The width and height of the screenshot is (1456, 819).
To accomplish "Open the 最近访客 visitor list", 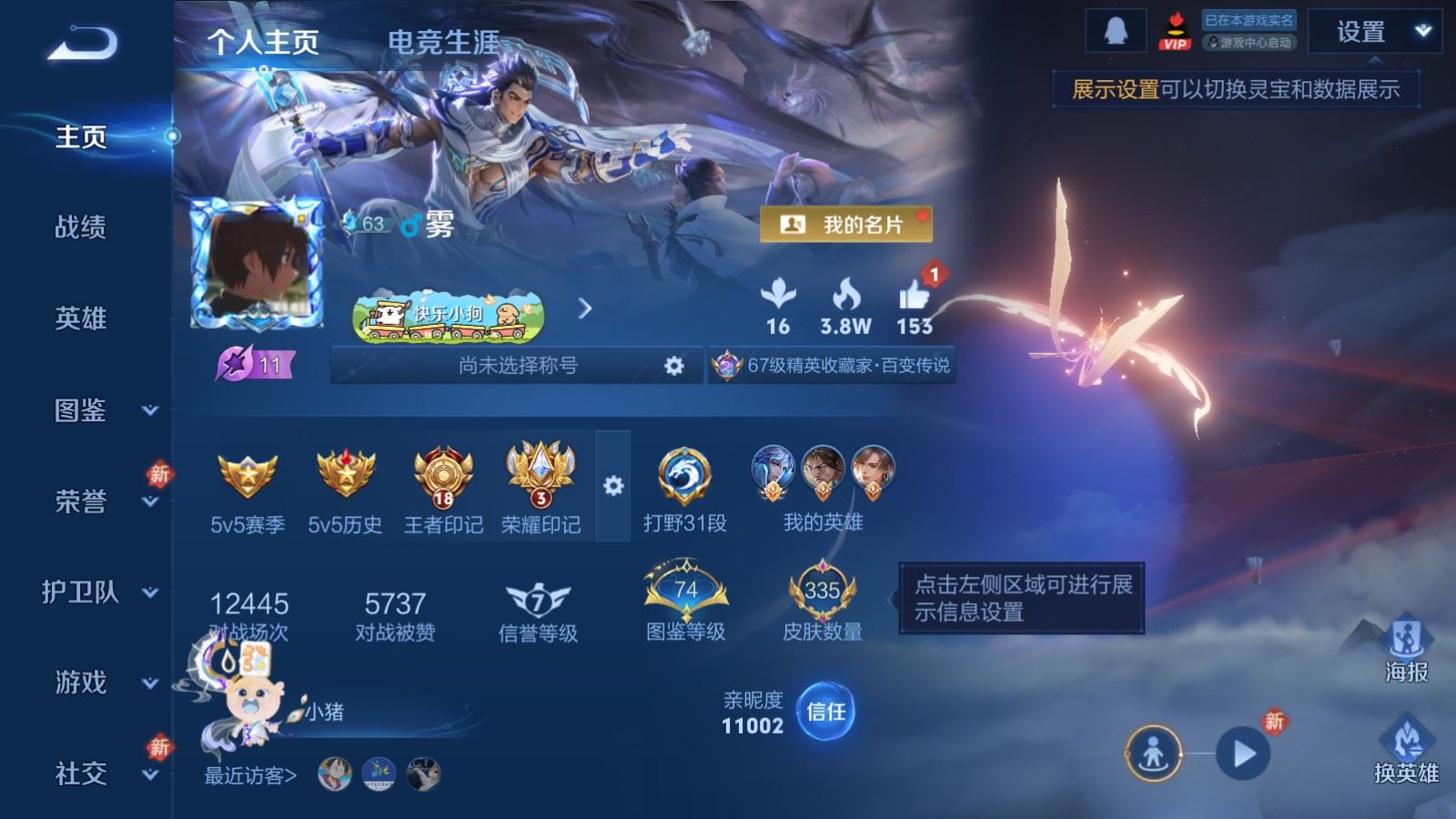I will 250,775.
